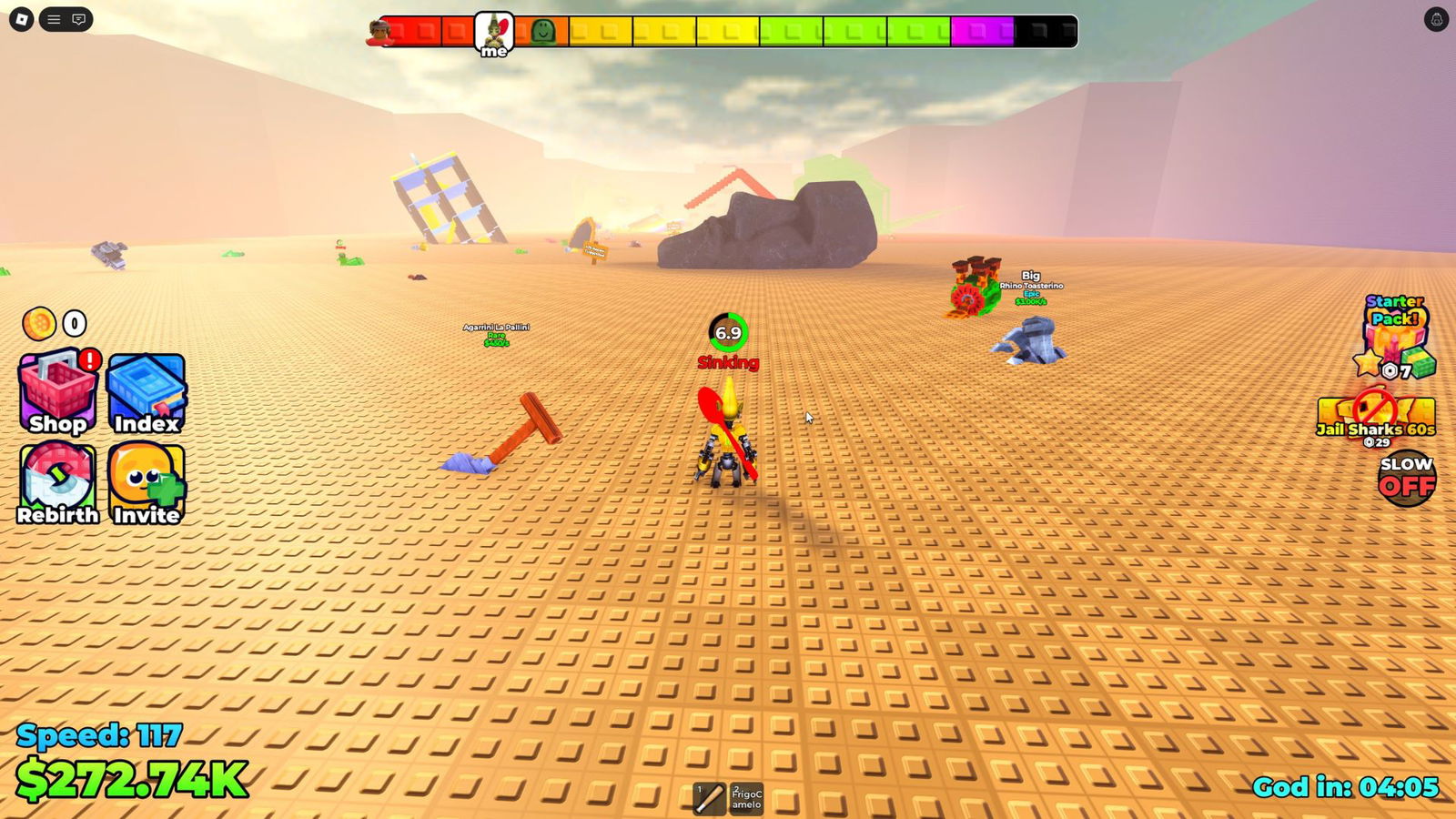The height and width of the screenshot is (819, 1456).
Task: Open the three-line hamburger menu
Action: pyautogui.click(x=54, y=19)
